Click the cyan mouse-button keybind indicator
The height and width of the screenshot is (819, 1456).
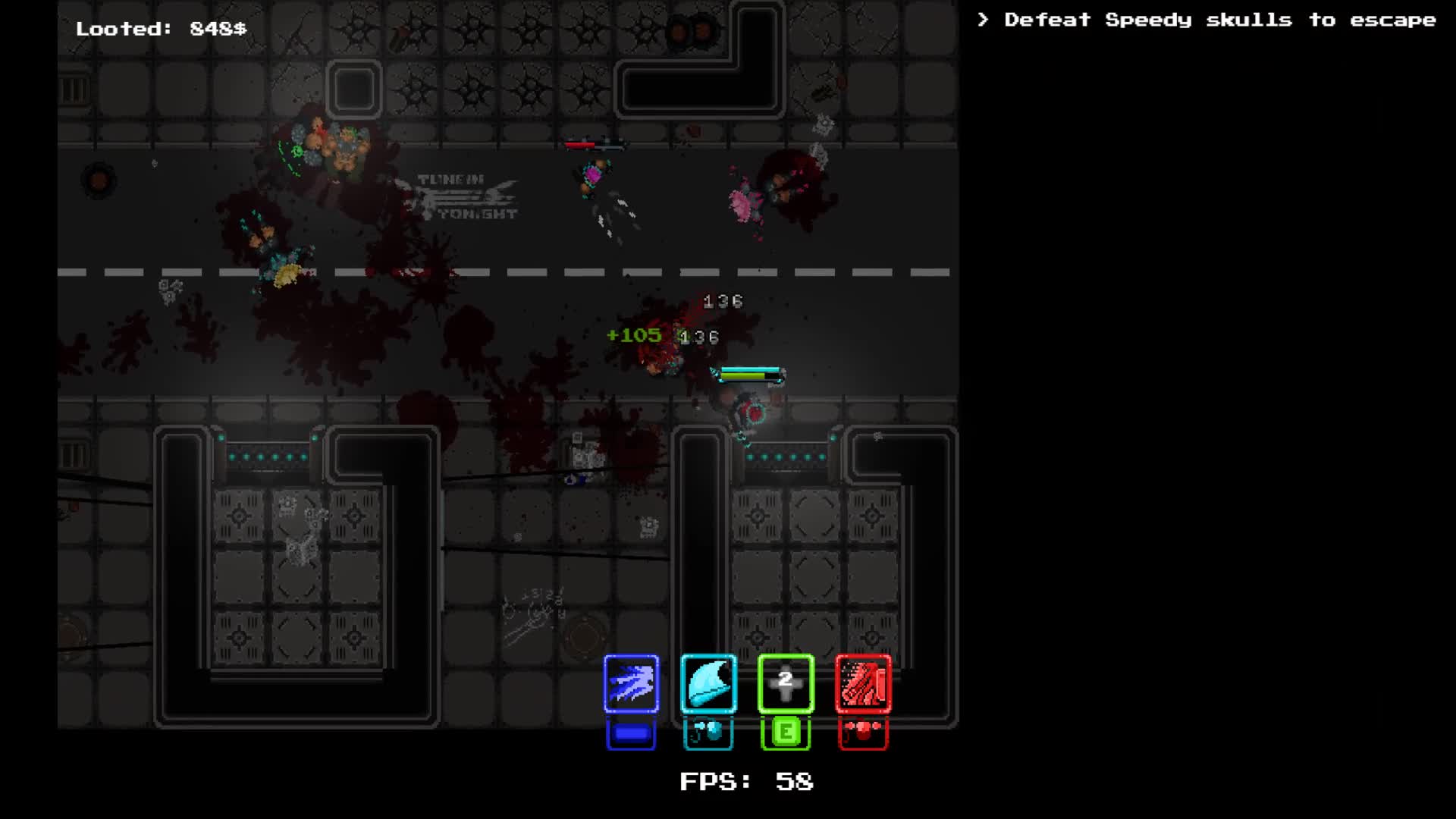coord(708,732)
